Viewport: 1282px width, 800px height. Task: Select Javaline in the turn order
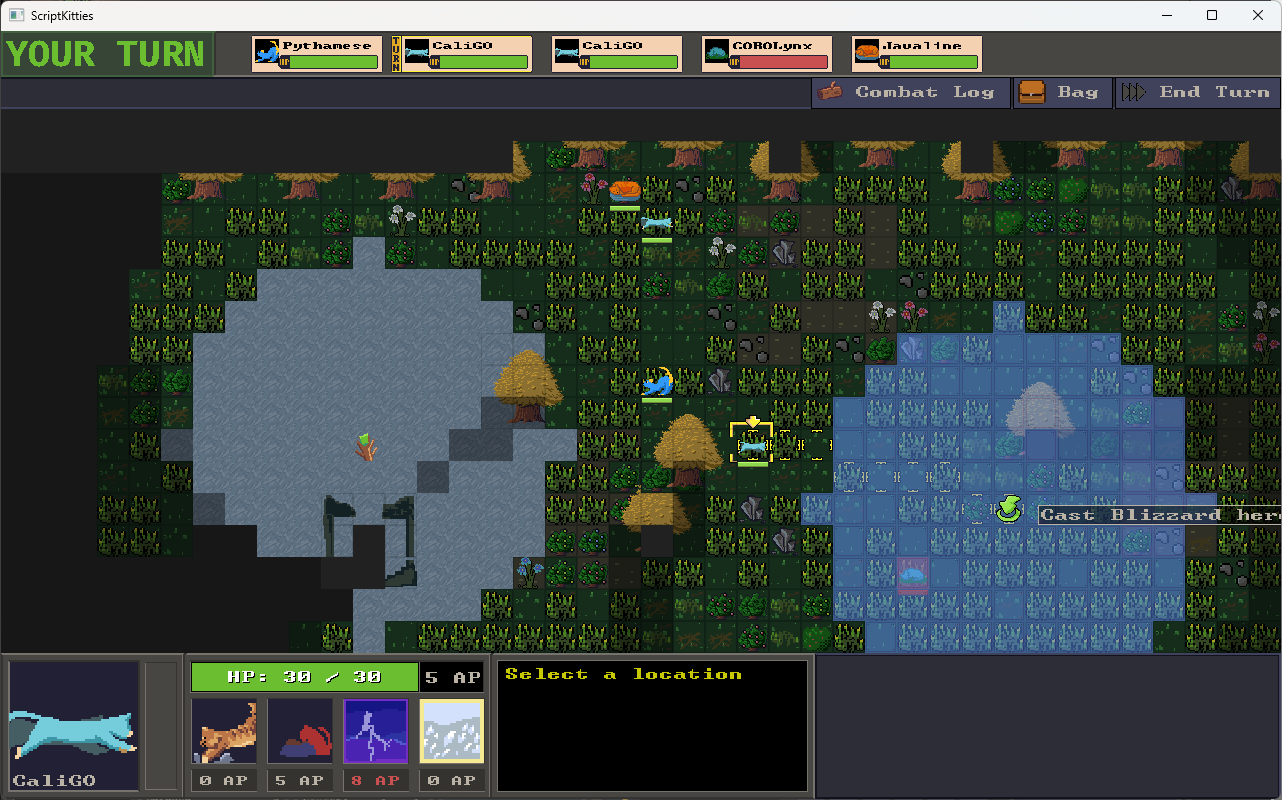pos(917,54)
